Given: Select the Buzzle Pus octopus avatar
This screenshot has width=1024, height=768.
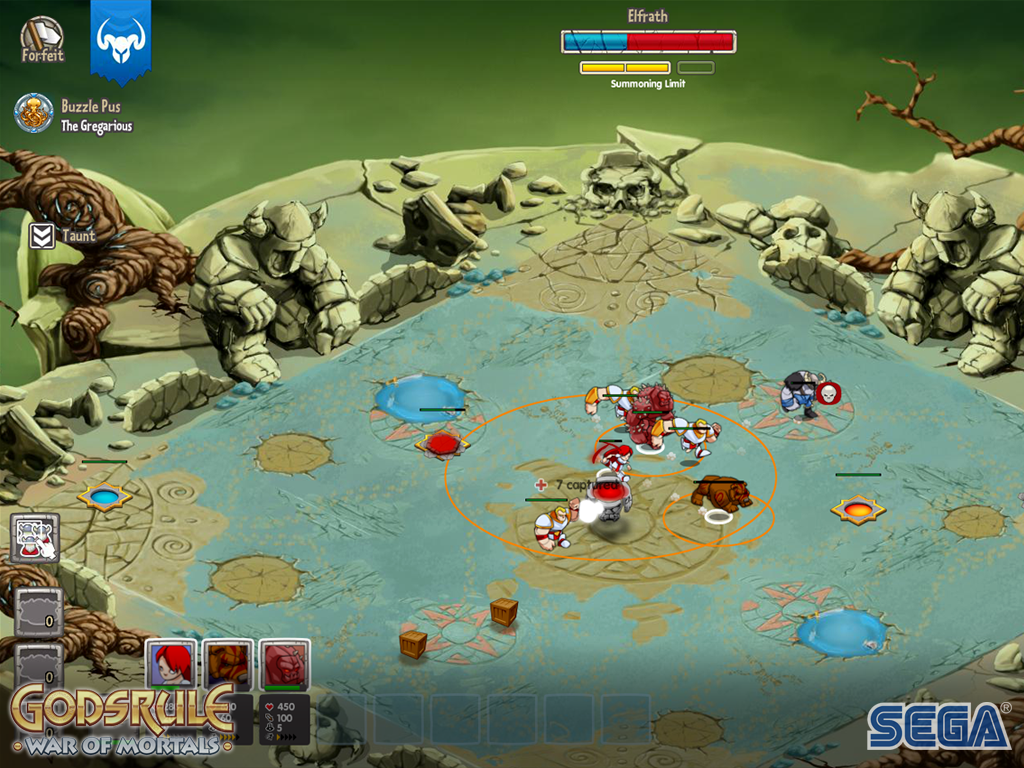Looking at the screenshot, I should pos(34,113).
